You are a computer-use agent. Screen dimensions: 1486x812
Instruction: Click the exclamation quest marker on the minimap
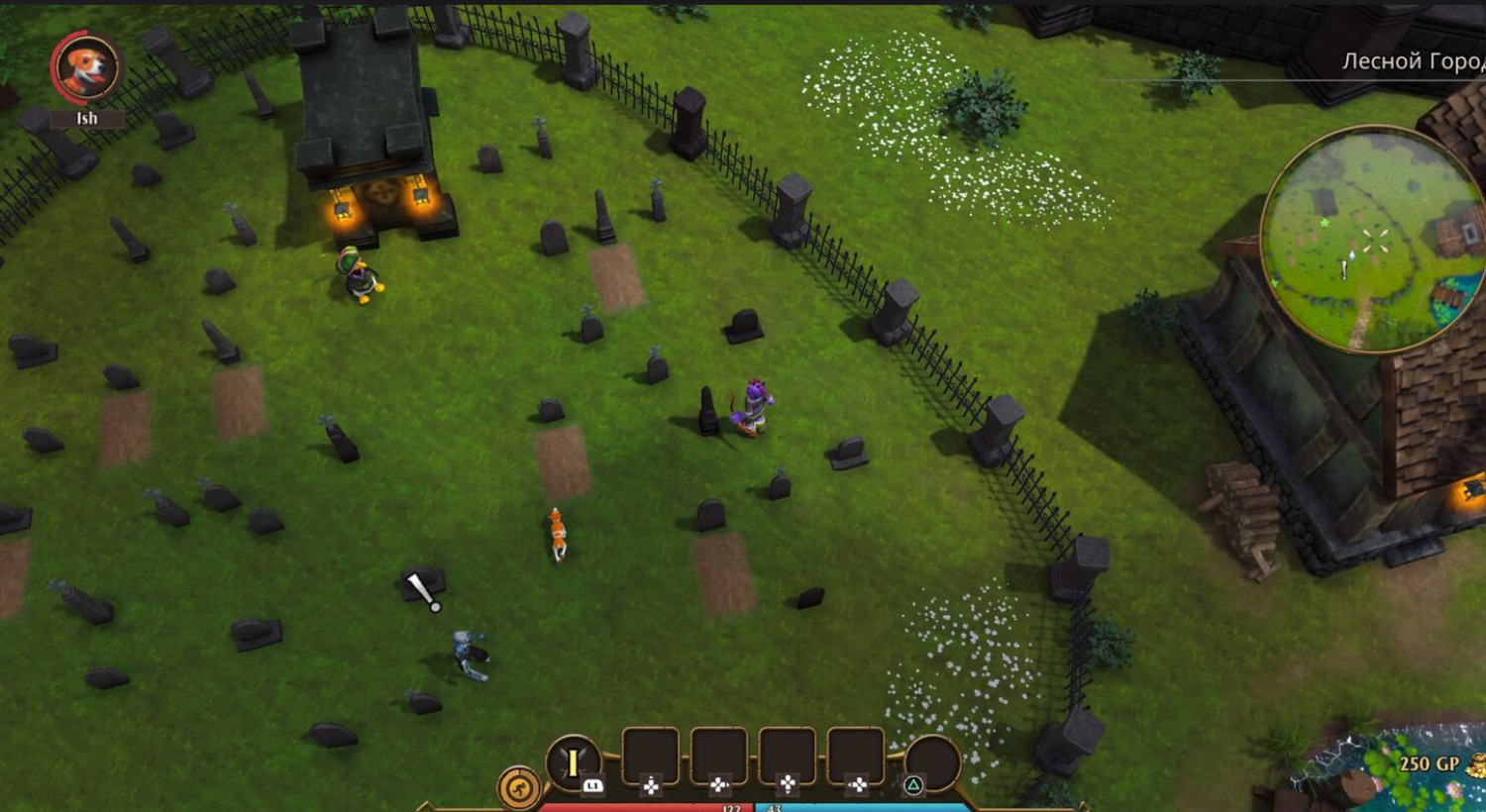pyautogui.click(x=1344, y=269)
